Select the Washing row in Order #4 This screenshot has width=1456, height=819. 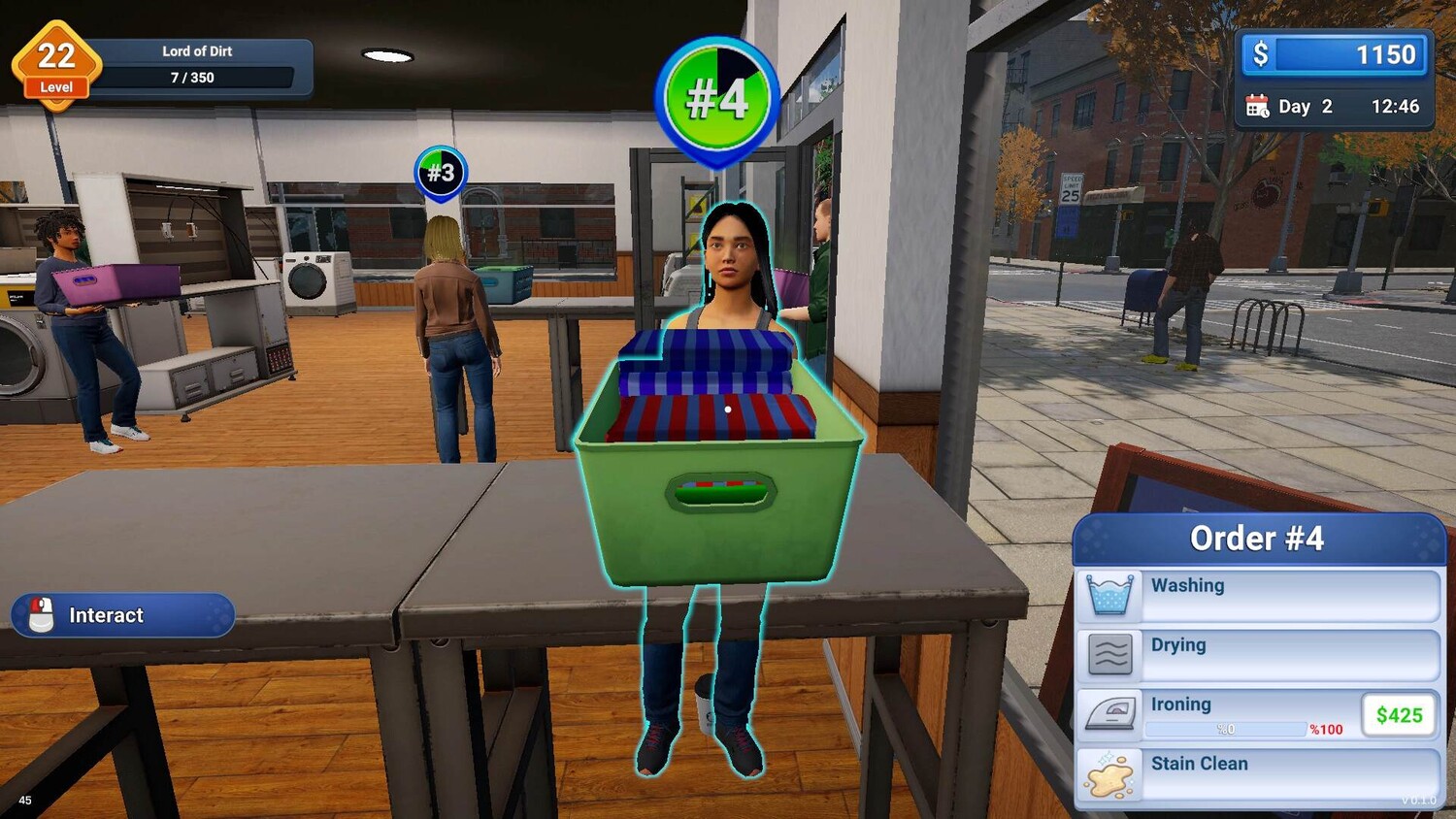click(x=1258, y=595)
